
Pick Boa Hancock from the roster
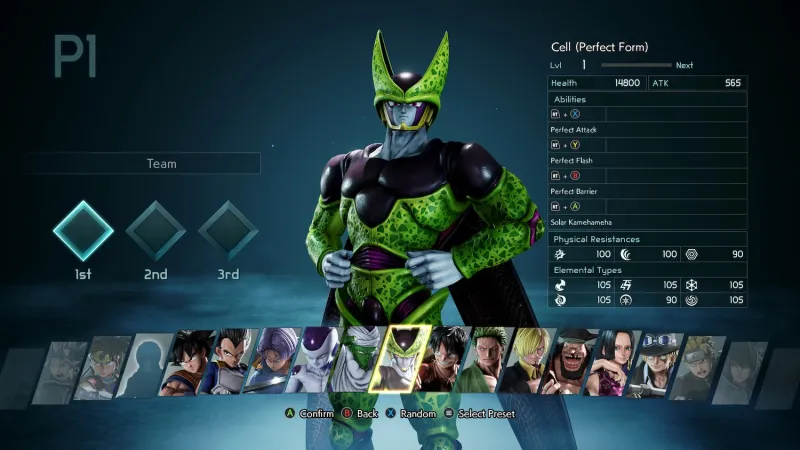(x=612, y=360)
